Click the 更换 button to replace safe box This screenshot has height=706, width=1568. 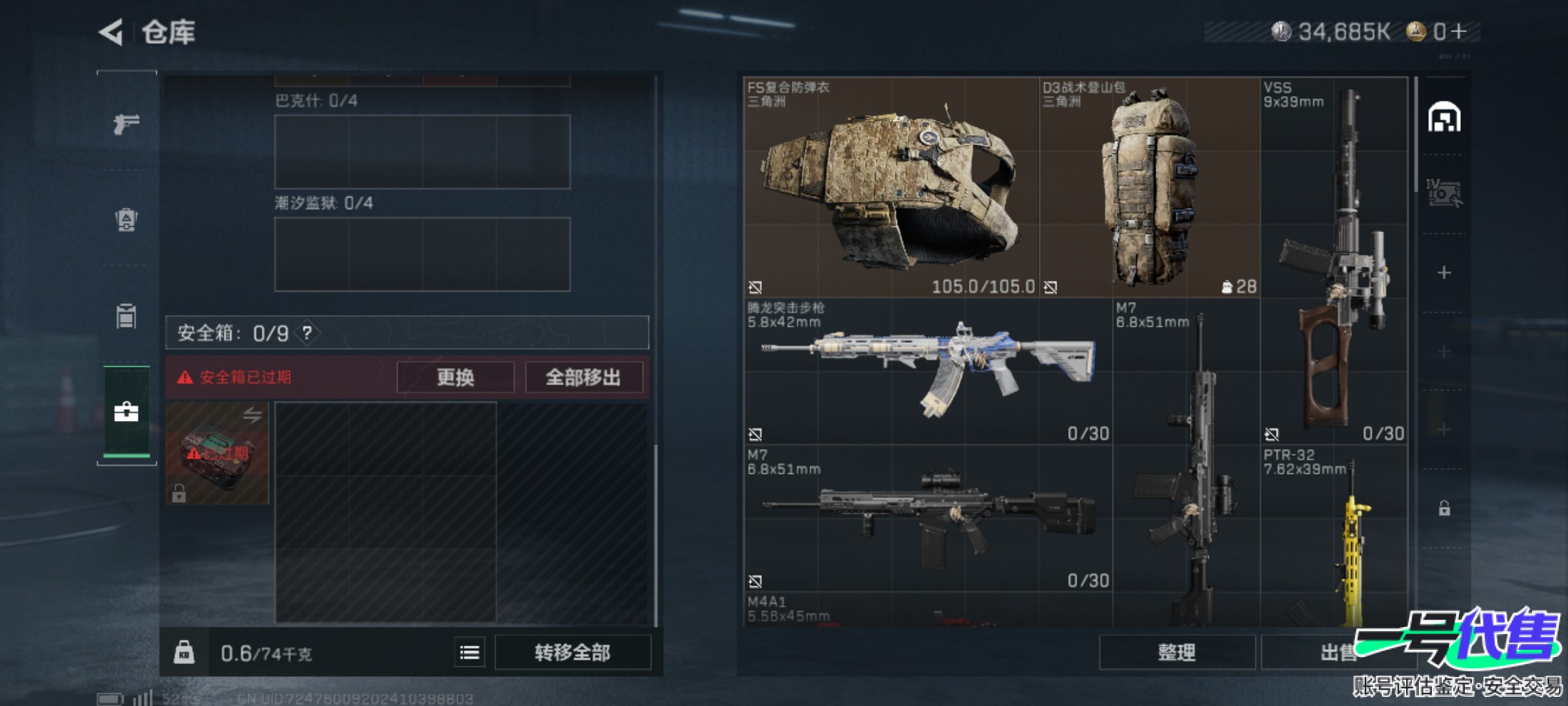[x=455, y=377]
